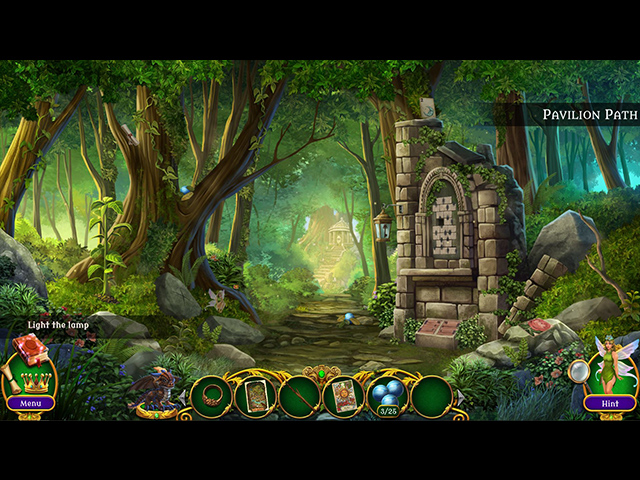
Task: Choose the sun tarot card slot
Action: [x=343, y=396]
